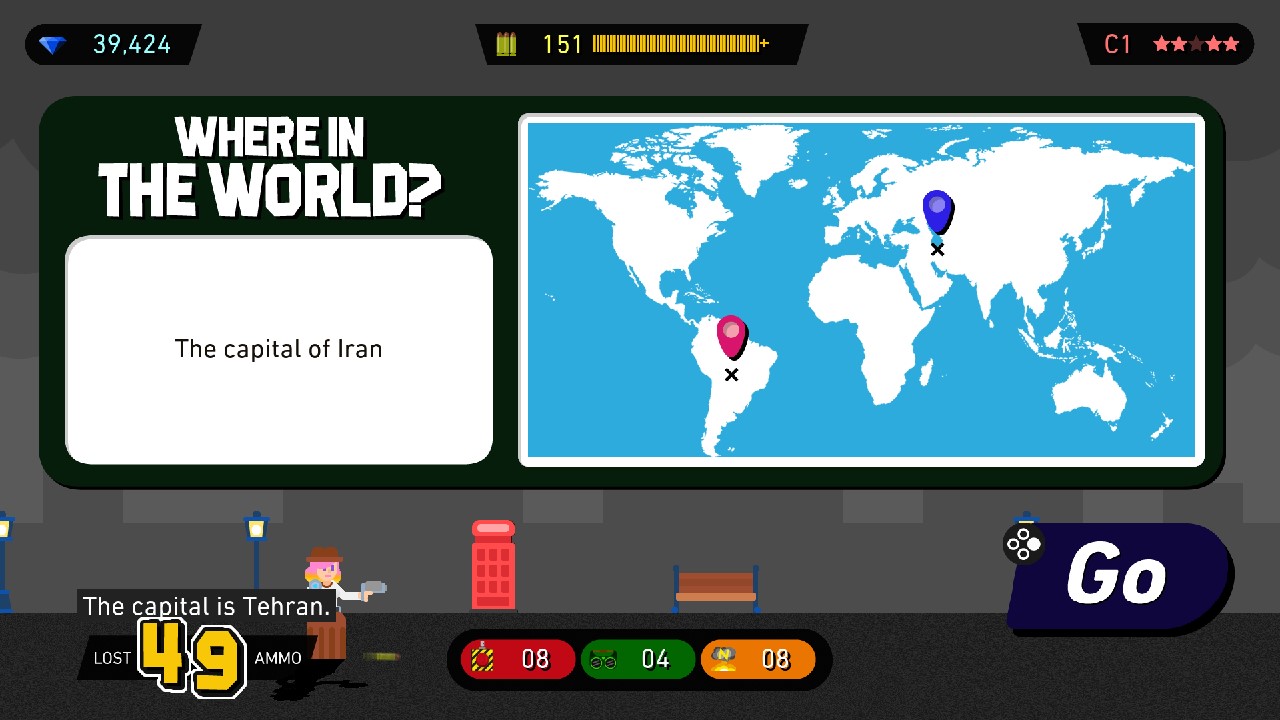Select the X marker under the blue pin
This screenshot has height=720, width=1280.
[x=937, y=248]
